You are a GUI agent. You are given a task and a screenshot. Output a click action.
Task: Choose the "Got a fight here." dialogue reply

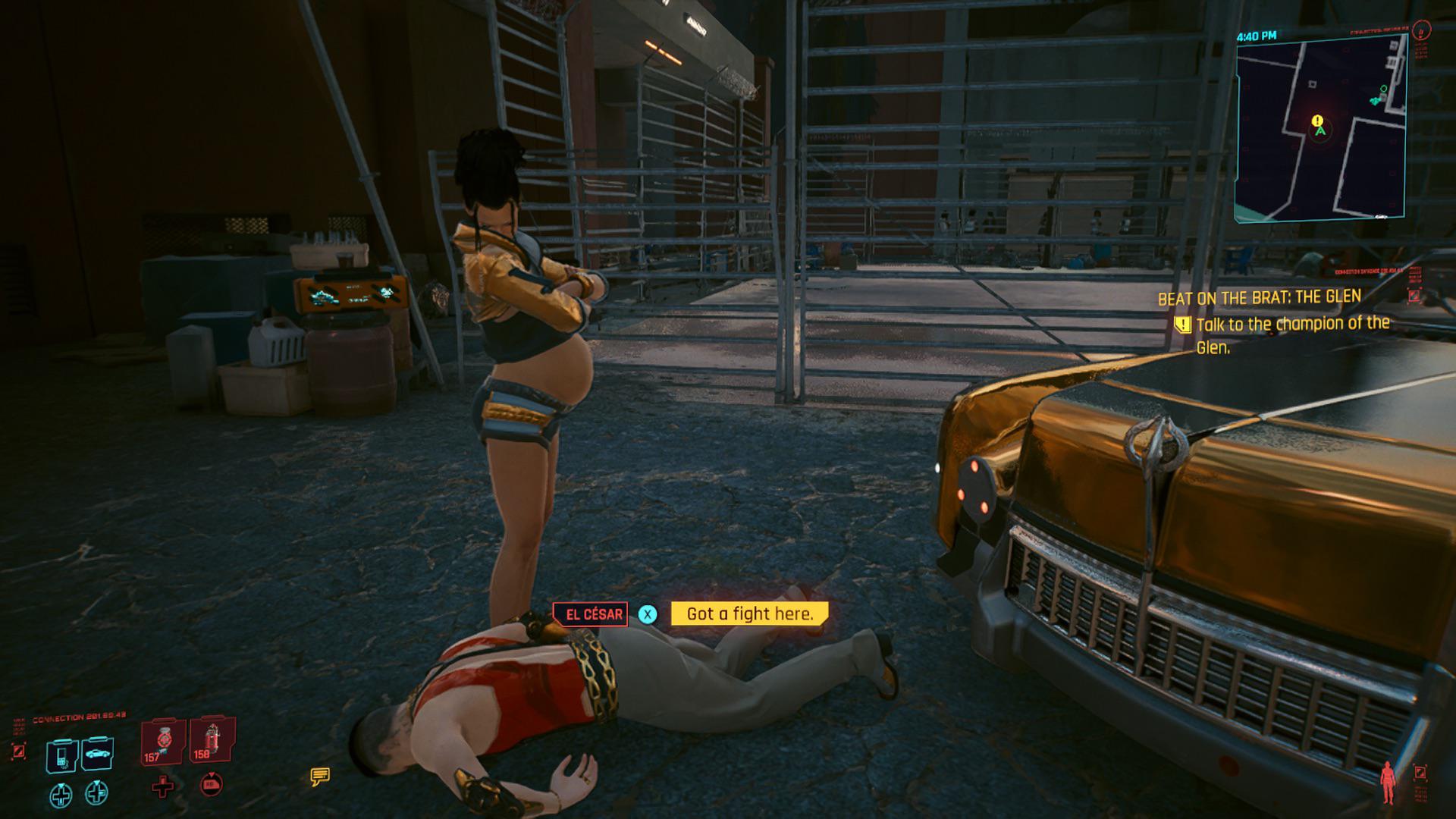(749, 614)
